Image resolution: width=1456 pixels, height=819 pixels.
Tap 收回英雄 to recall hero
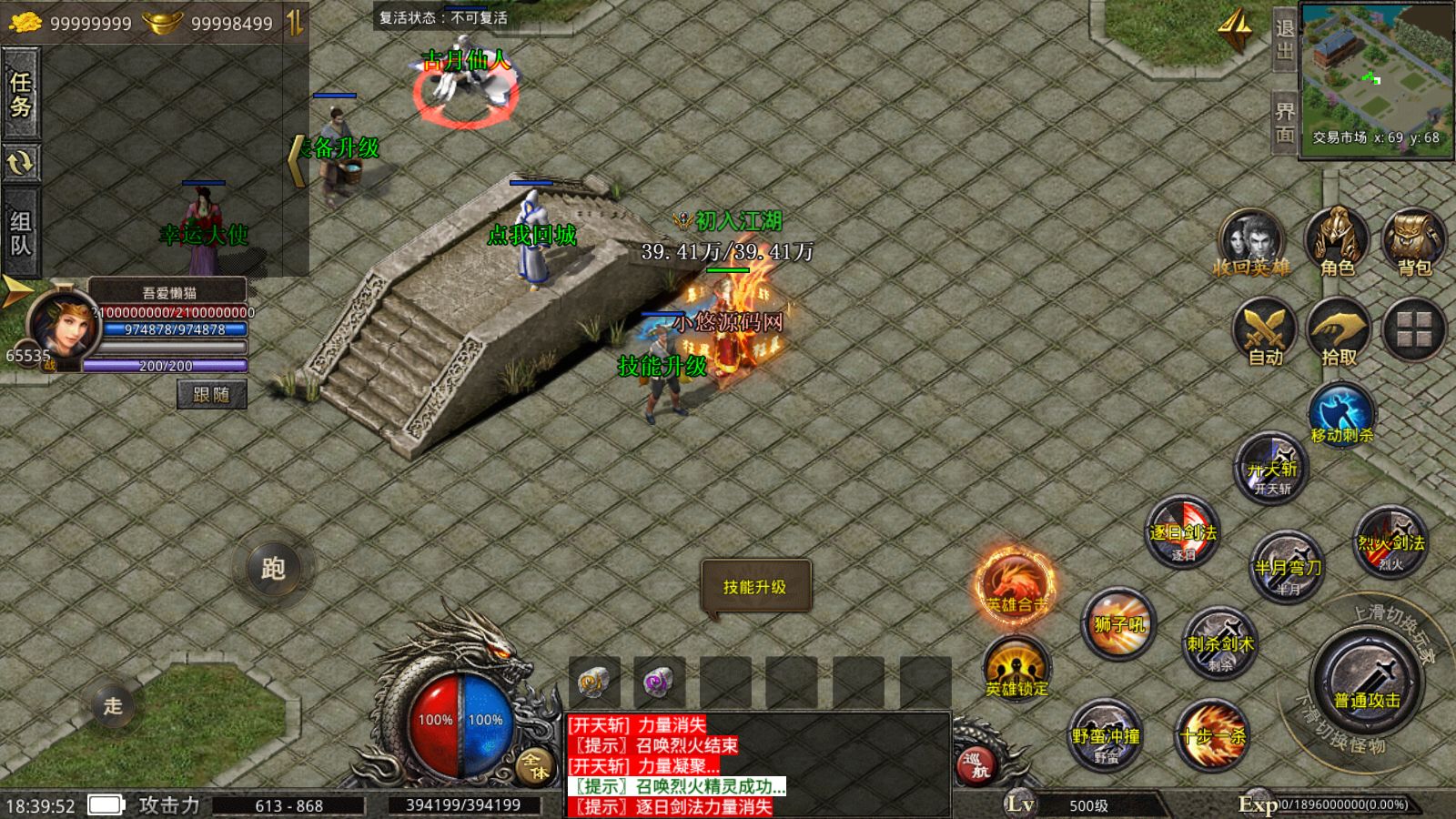[x=1251, y=243]
